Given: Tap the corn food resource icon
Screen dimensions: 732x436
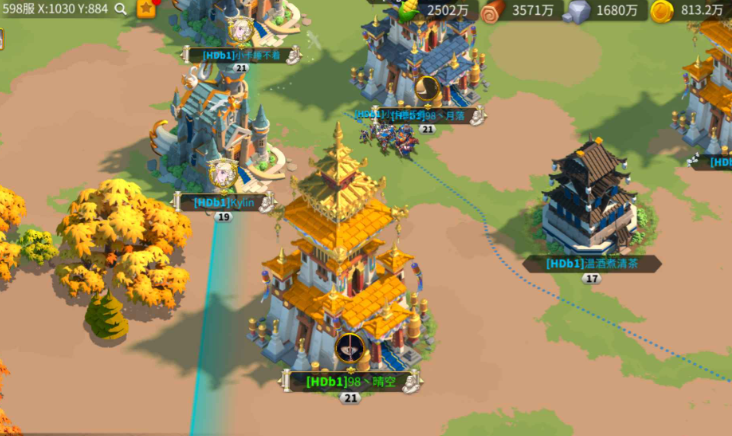Looking at the screenshot, I should [406, 10].
